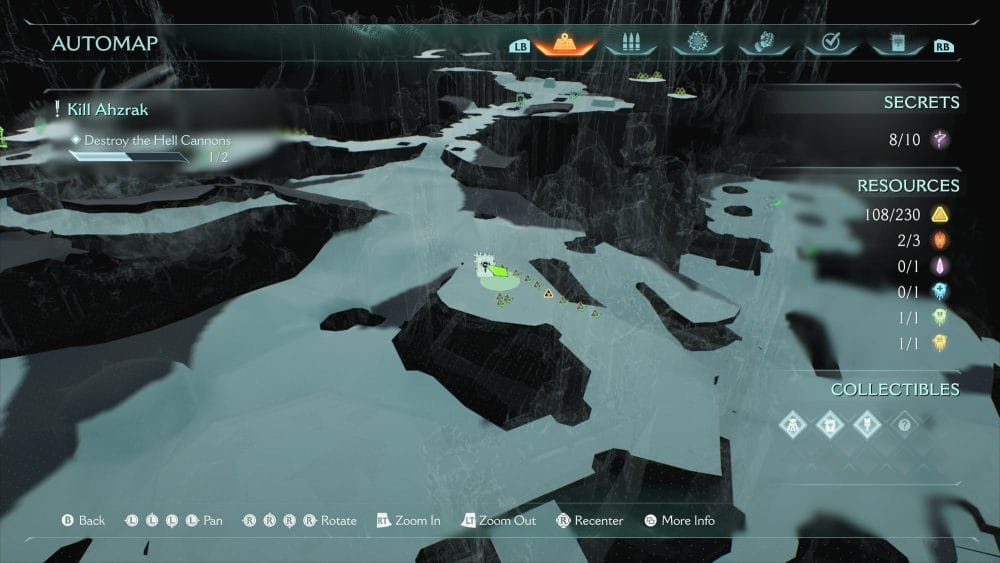The image size is (1000, 563).
Task: Open the spiked shield tab
Action: point(696,43)
